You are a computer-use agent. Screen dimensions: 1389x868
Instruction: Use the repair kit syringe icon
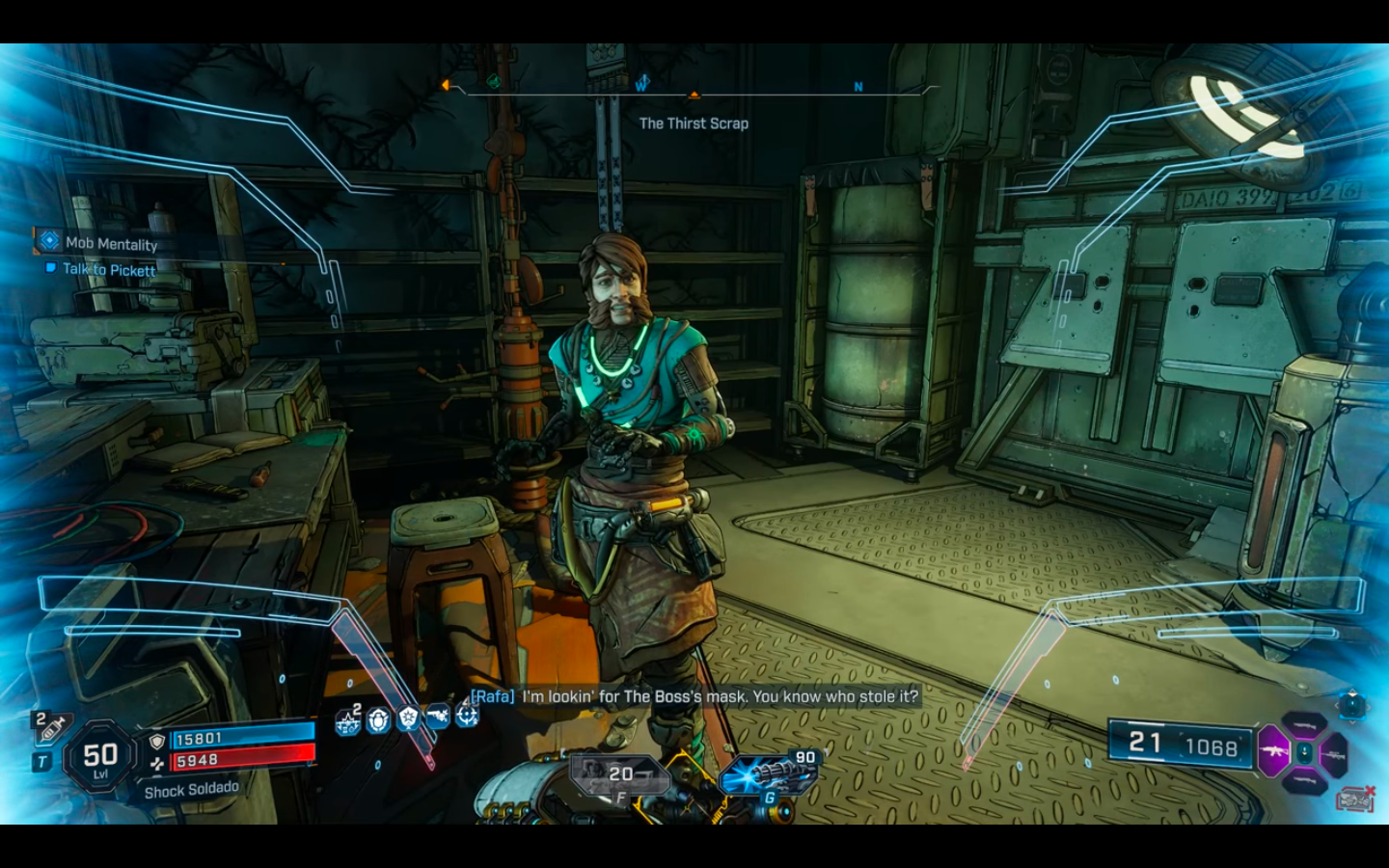(51, 726)
